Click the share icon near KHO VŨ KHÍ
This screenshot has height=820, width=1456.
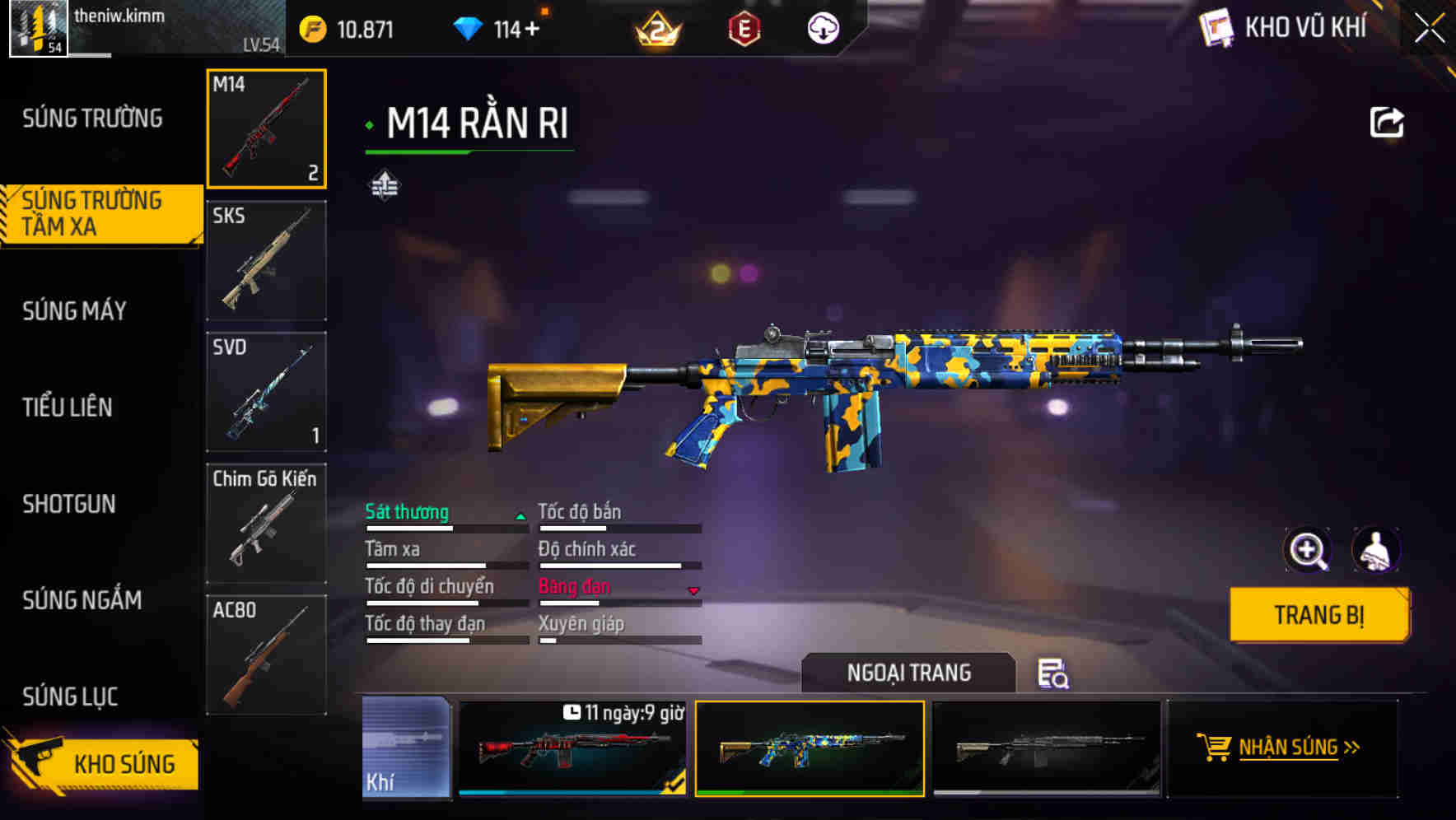pos(1387,122)
